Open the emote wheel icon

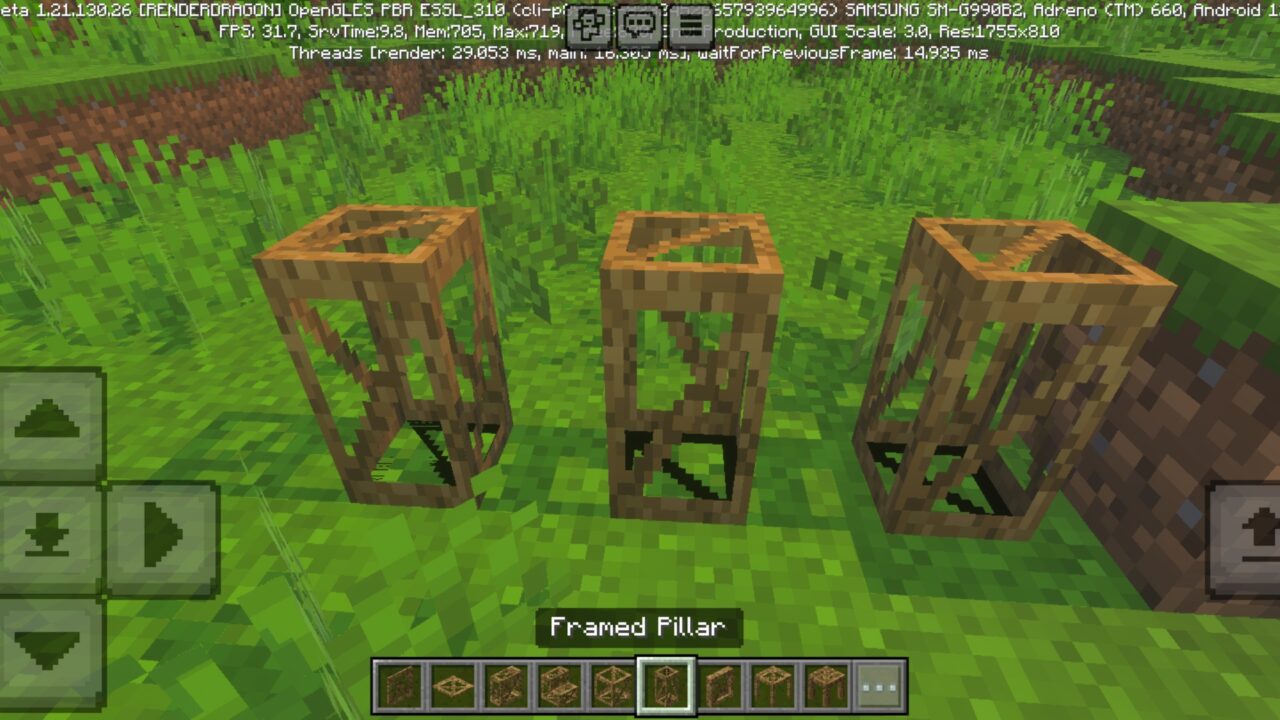[x=588, y=22]
